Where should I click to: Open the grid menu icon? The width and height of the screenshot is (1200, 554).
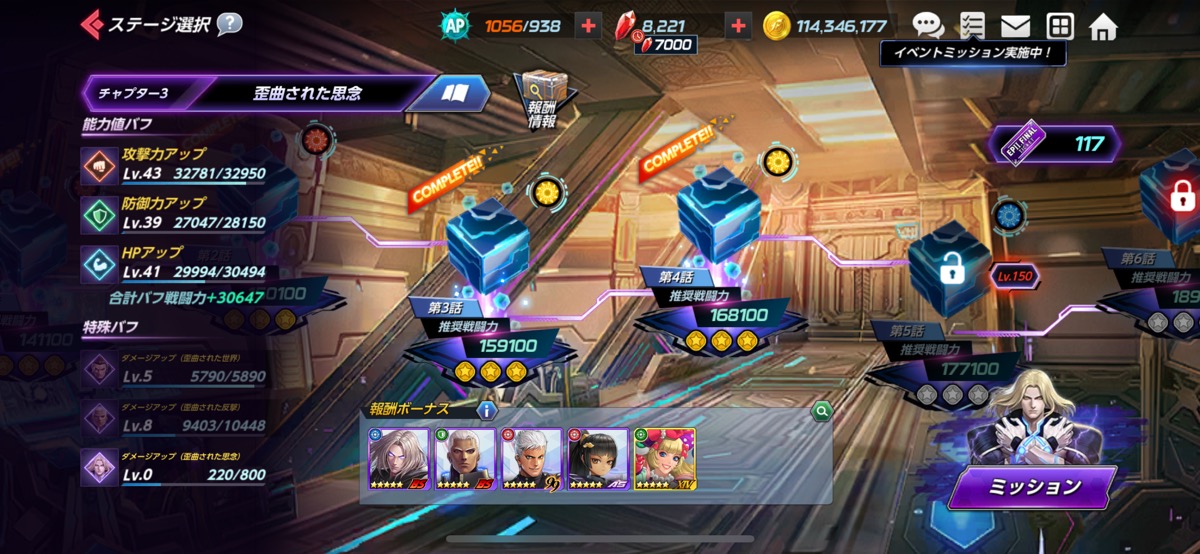pos(1059,25)
